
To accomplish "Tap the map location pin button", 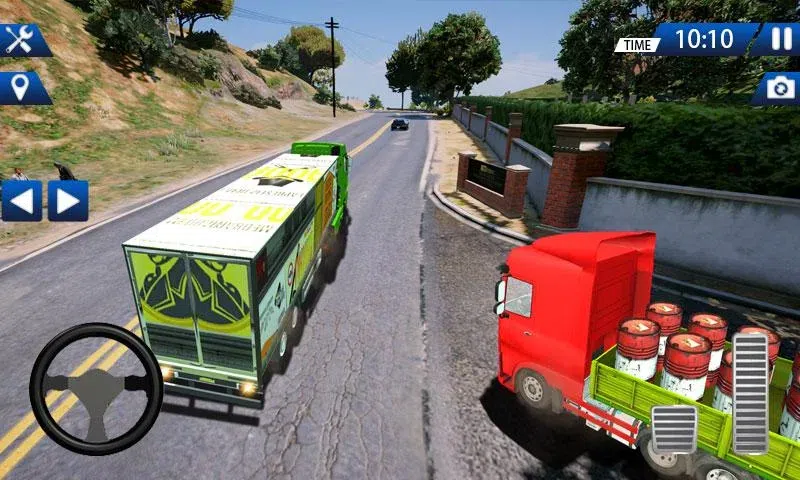I will tap(22, 88).
